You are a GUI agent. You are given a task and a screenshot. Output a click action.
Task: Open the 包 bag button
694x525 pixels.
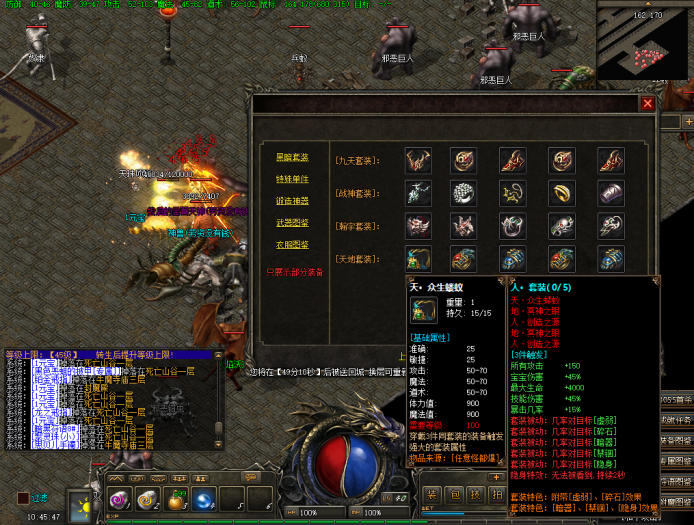pos(452,495)
